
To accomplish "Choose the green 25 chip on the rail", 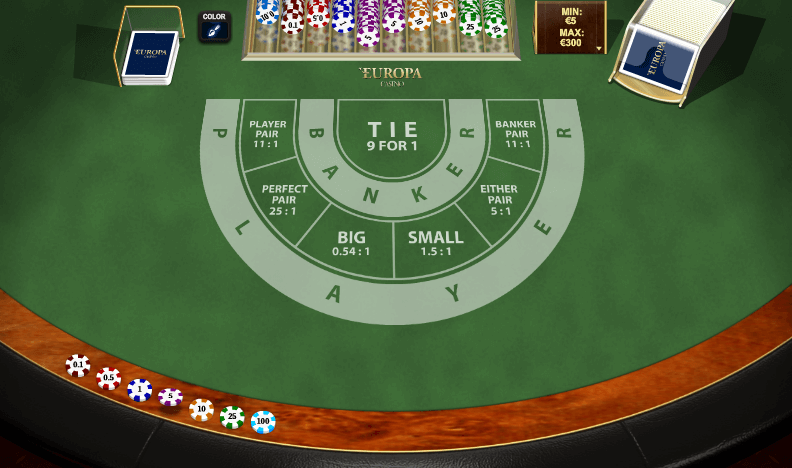I will 232,417.
